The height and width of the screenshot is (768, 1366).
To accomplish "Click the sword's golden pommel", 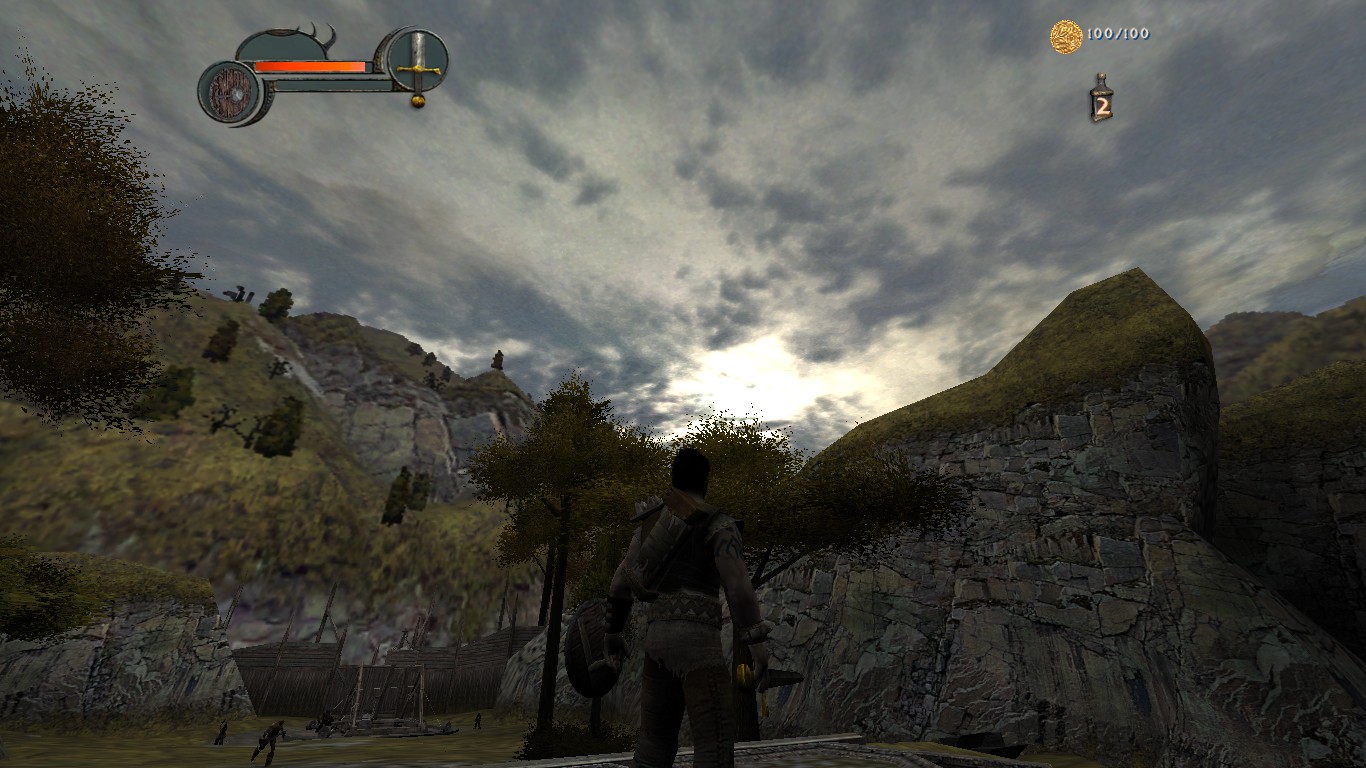I will coord(417,101).
